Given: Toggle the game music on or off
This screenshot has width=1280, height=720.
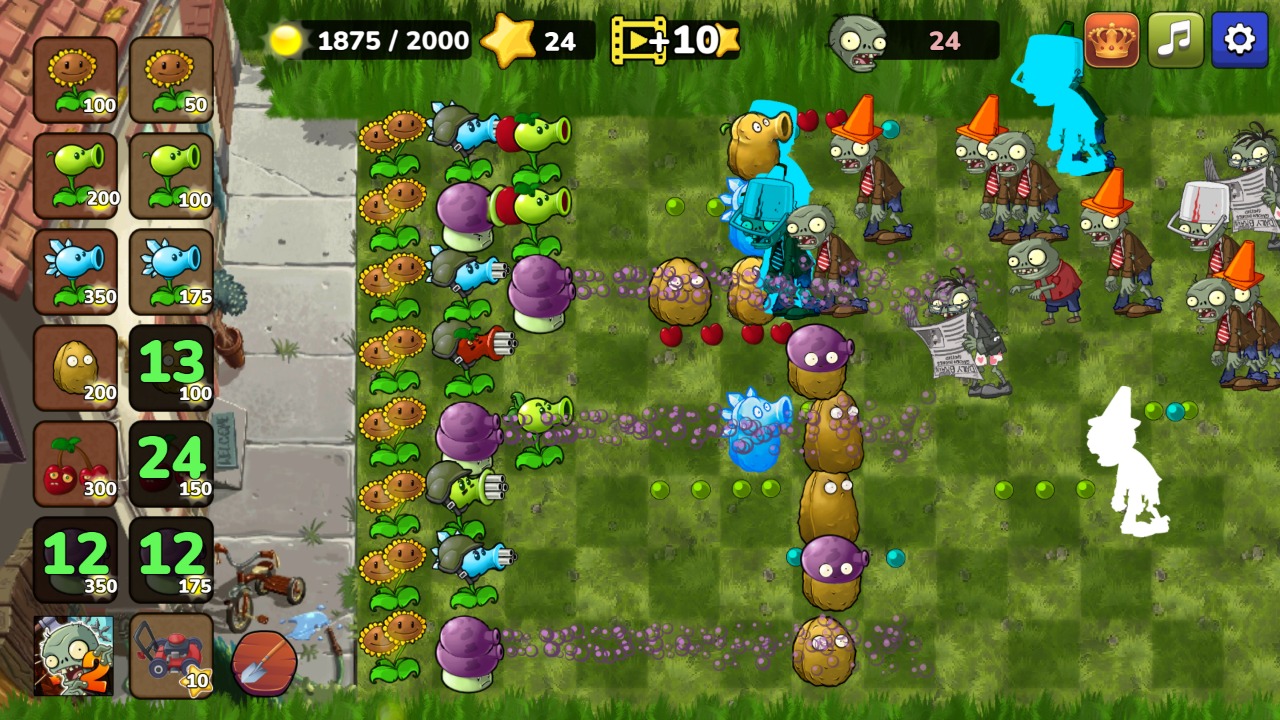Looking at the screenshot, I should pos(1175,40).
